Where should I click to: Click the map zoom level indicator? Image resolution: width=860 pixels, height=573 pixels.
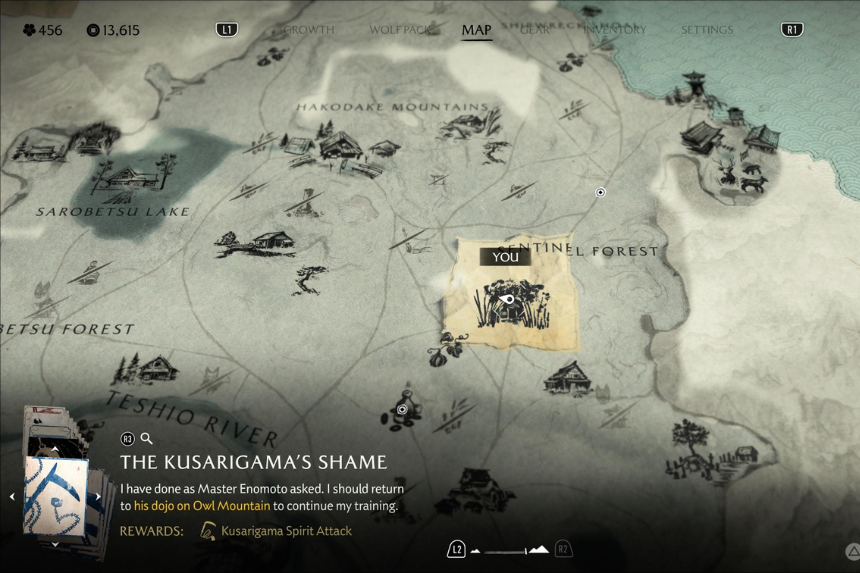(509, 549)
